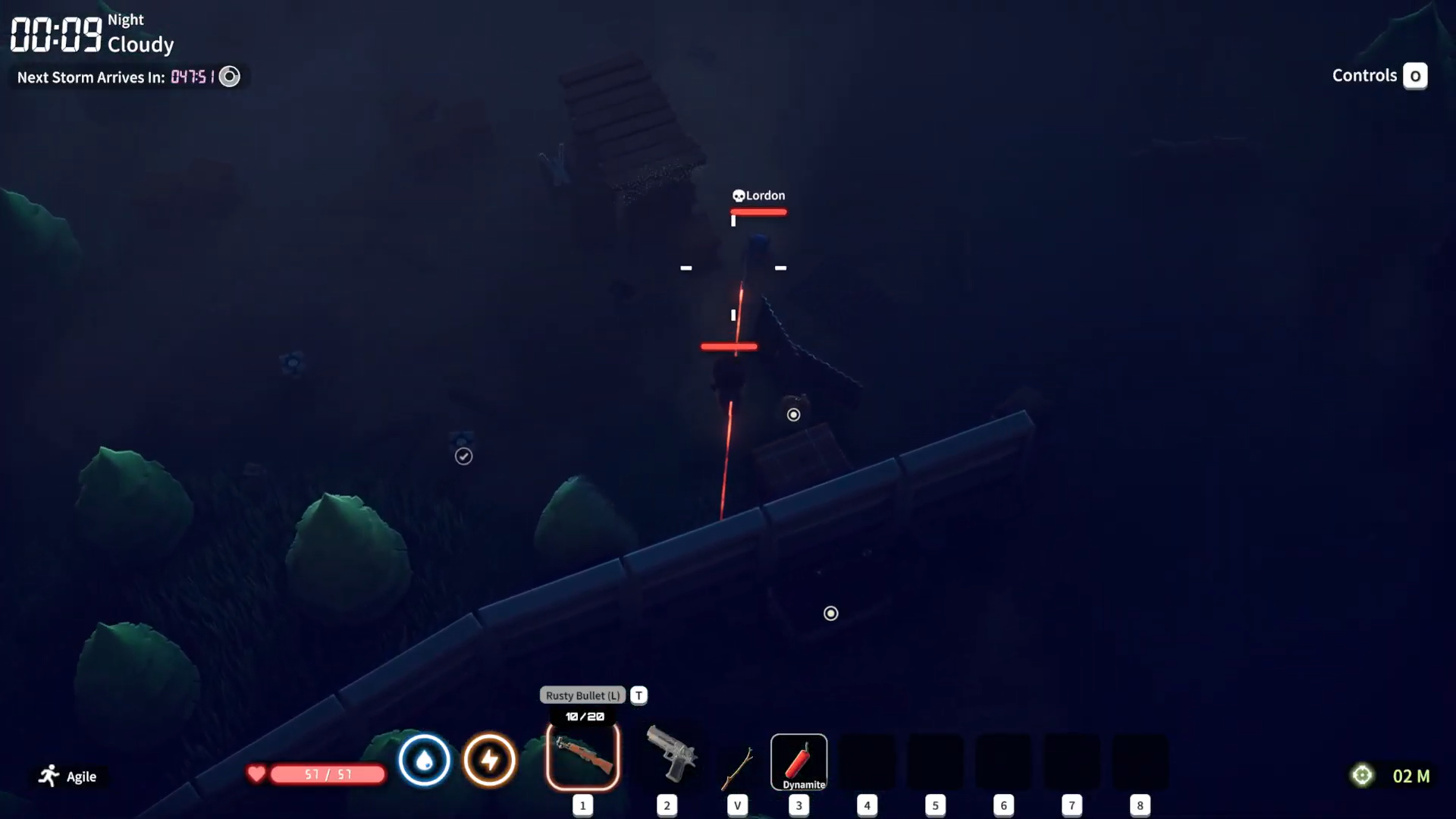Select empty hotbar slot 8
Viewport: 1456px width, 819px height.
(1141, 762)
